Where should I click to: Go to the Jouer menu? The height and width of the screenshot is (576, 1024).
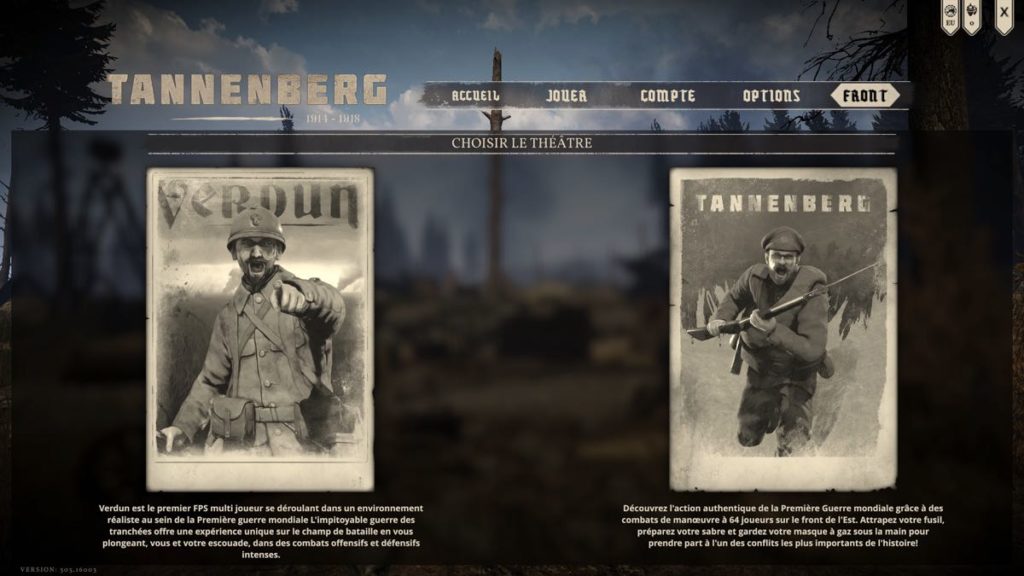pyautogui.click(x=567, y=96)
